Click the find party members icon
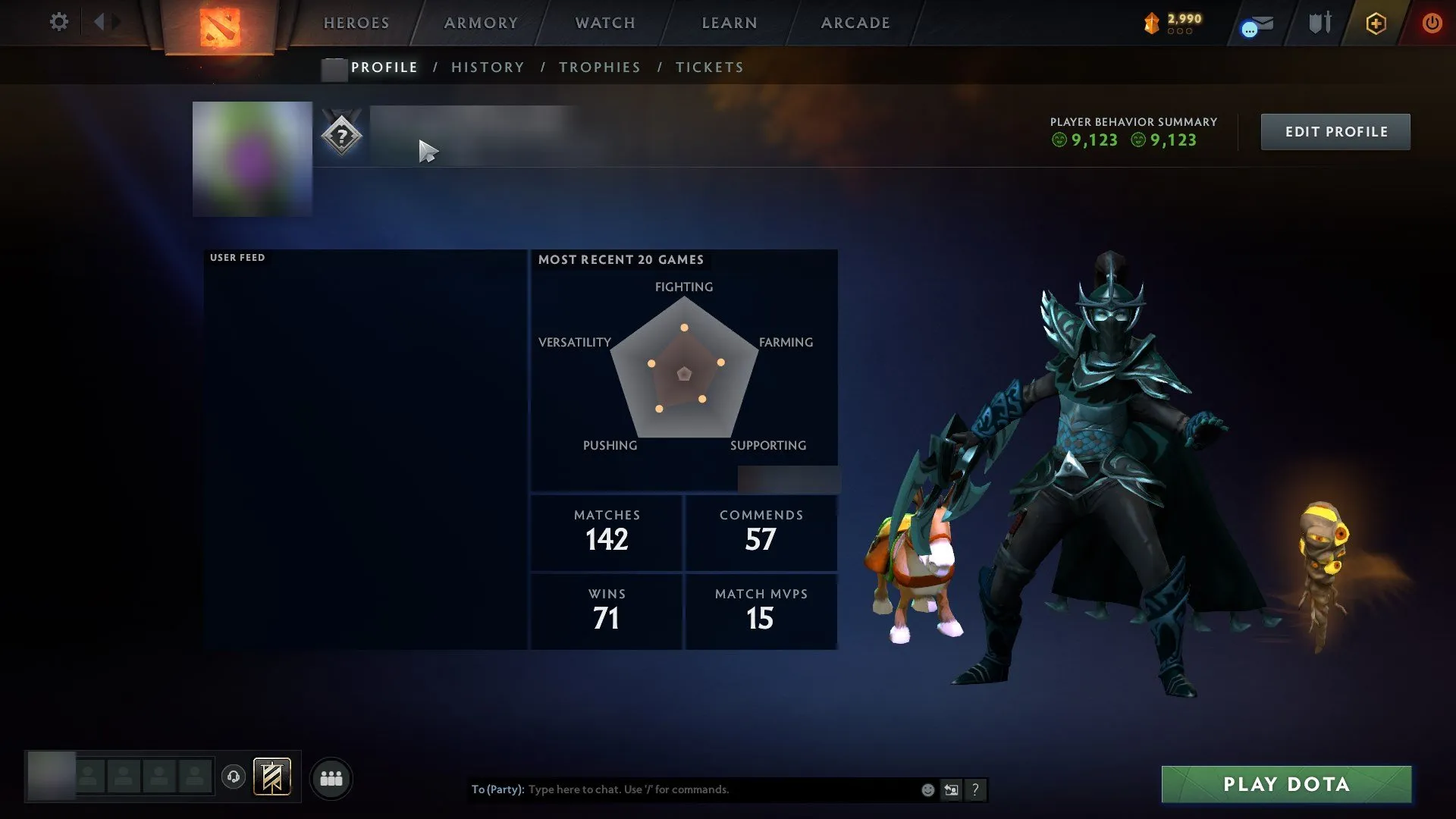The width and height of the screenshot is (1456, 819). point(331,777)
